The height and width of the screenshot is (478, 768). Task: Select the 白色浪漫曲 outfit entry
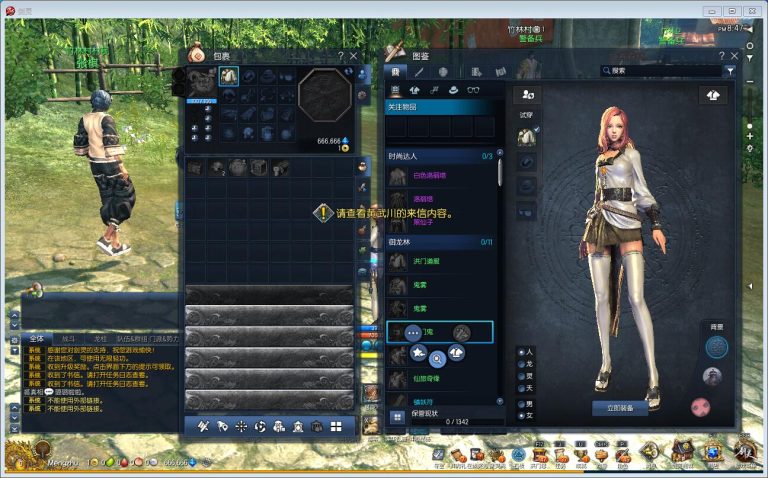click(x=430, y=176)
